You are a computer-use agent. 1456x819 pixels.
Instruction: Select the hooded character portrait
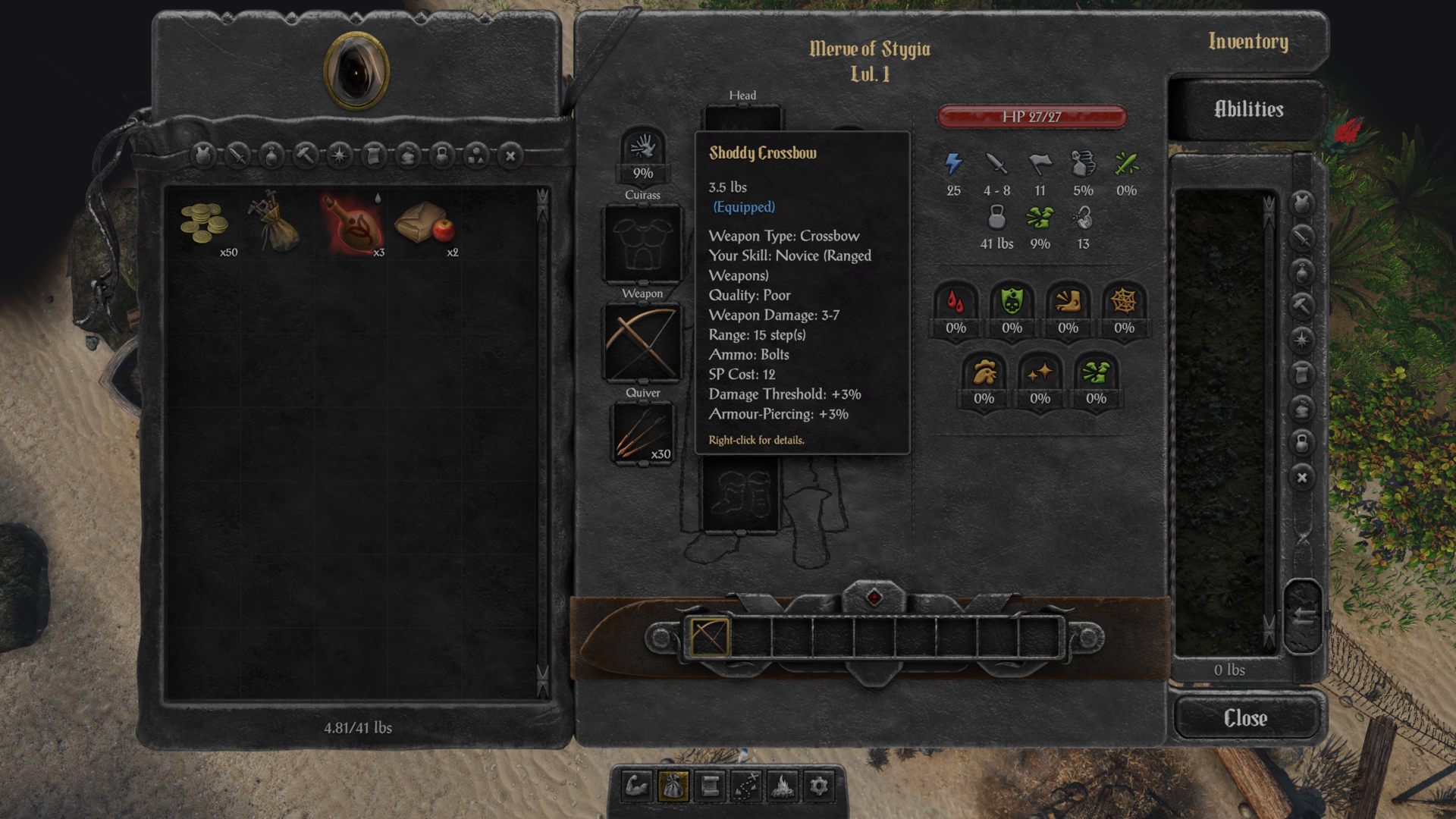356,71
